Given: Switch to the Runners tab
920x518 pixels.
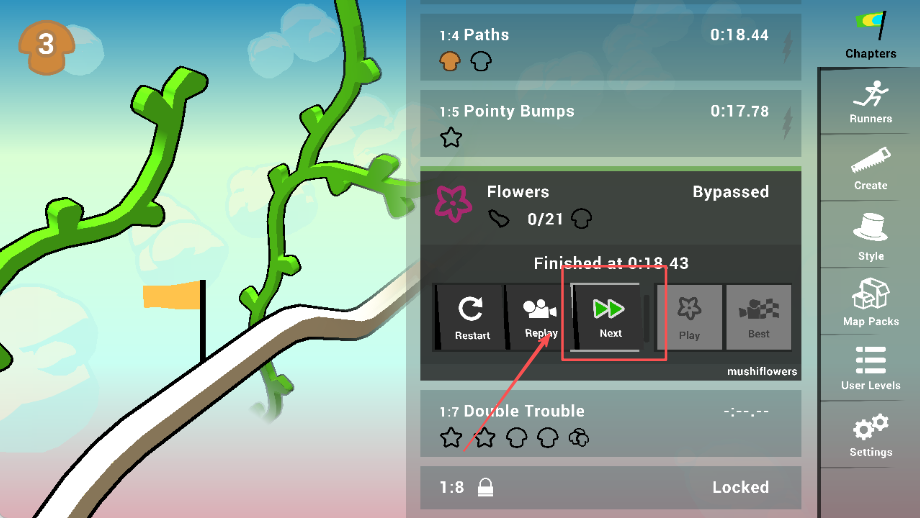Looking at the screenshot, I should pos(870,102).
